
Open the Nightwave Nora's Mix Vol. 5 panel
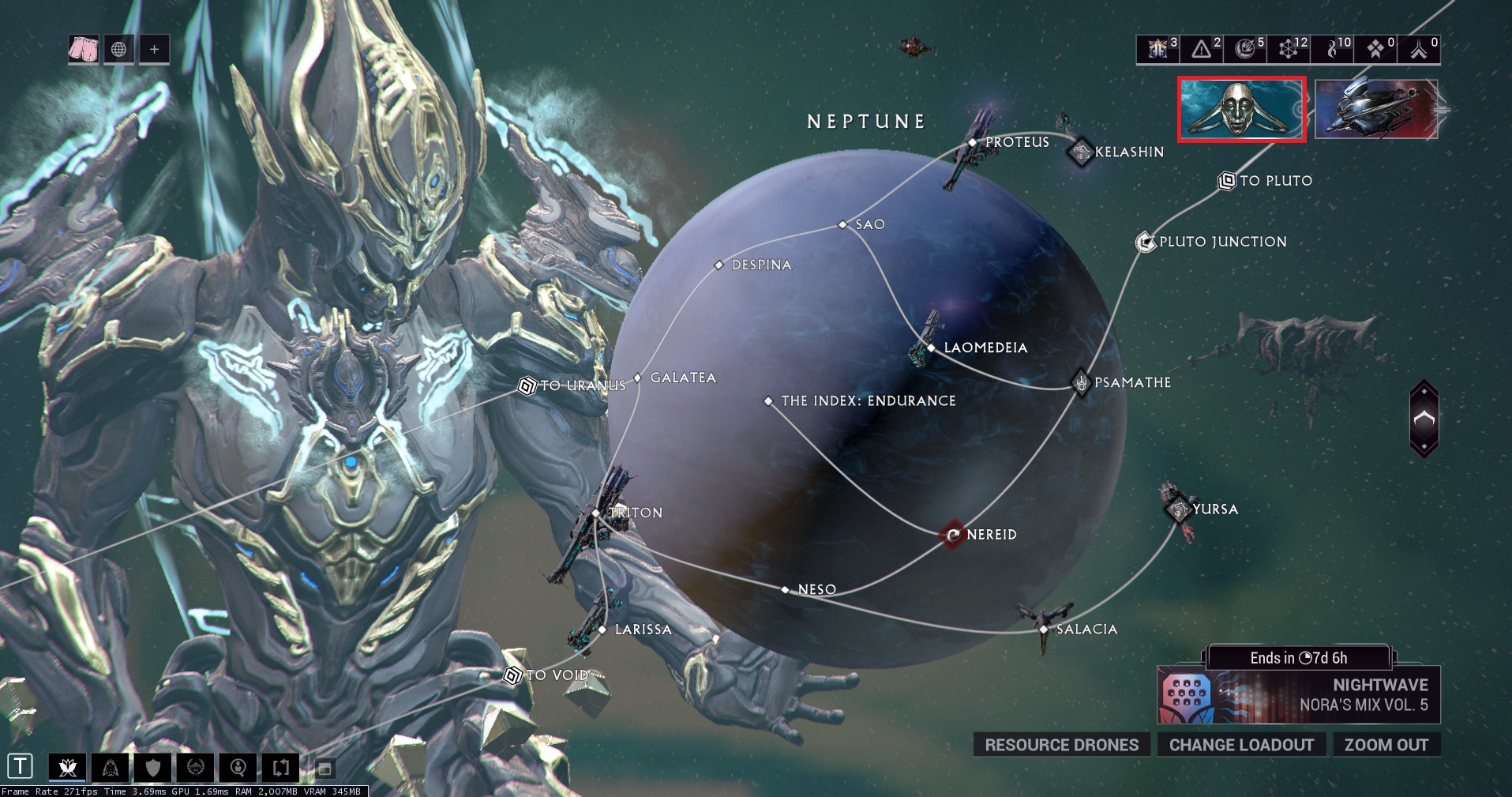1299,695
